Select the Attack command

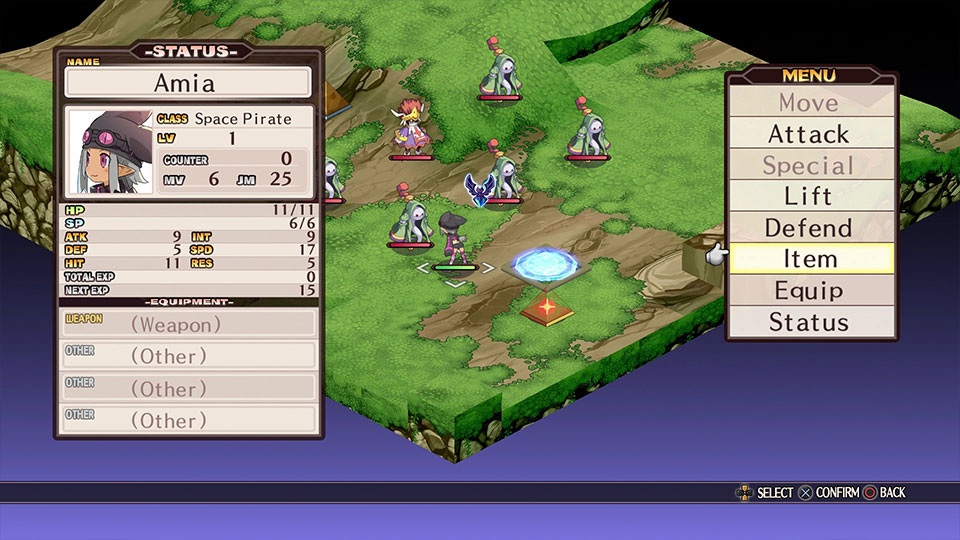pos(809,134)
